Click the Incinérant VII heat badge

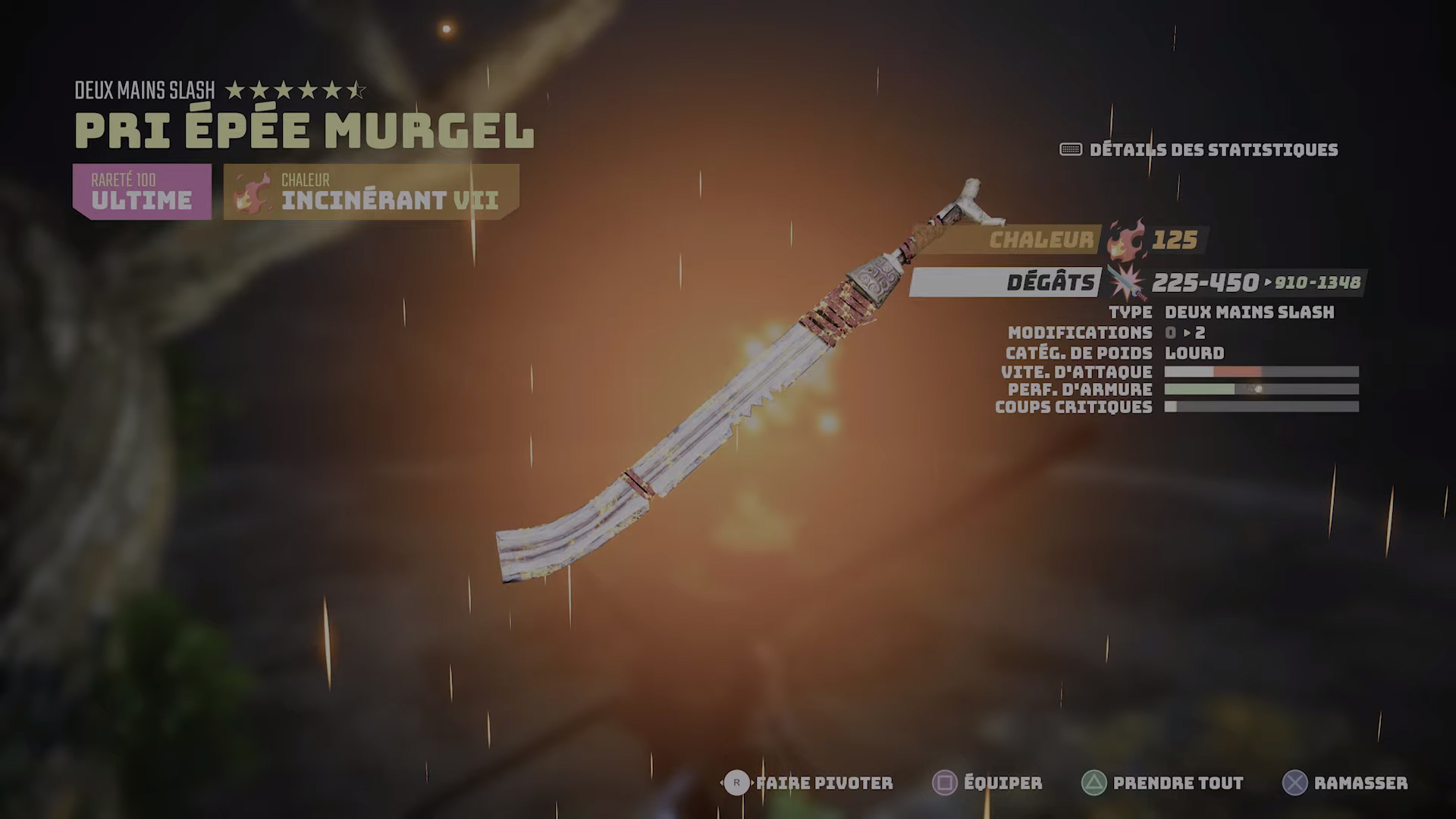click(371, 192)
